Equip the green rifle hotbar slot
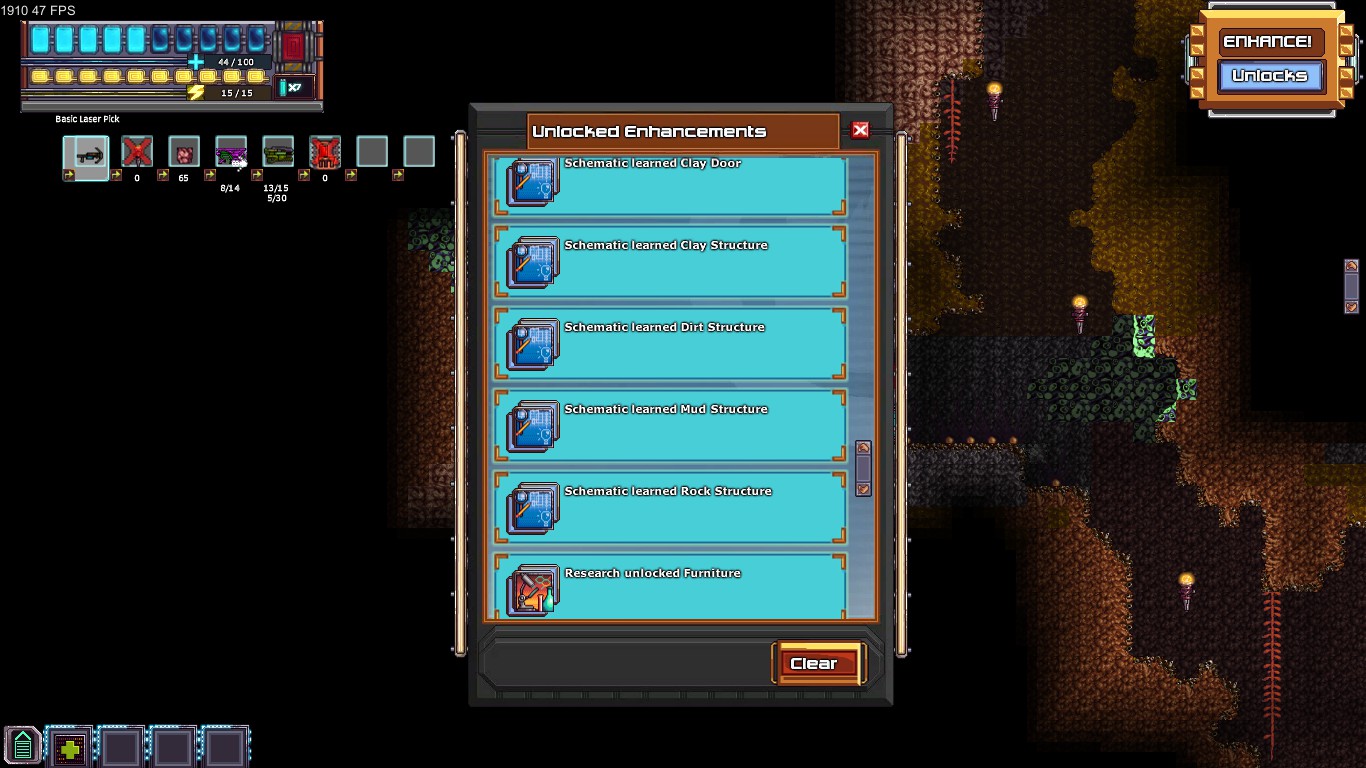 278,153
